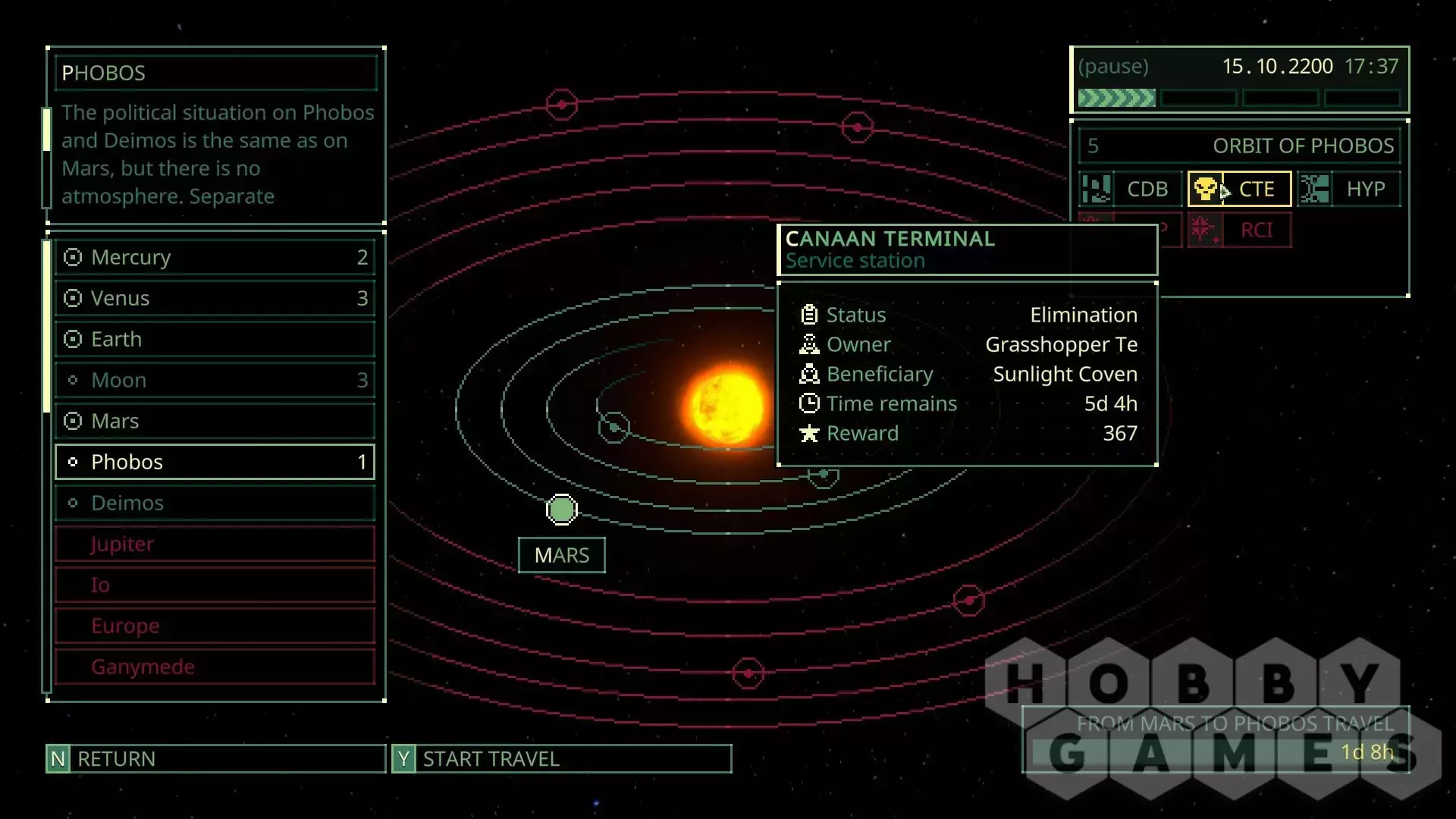Select the CTE skull station button

tap(1239, 189)
